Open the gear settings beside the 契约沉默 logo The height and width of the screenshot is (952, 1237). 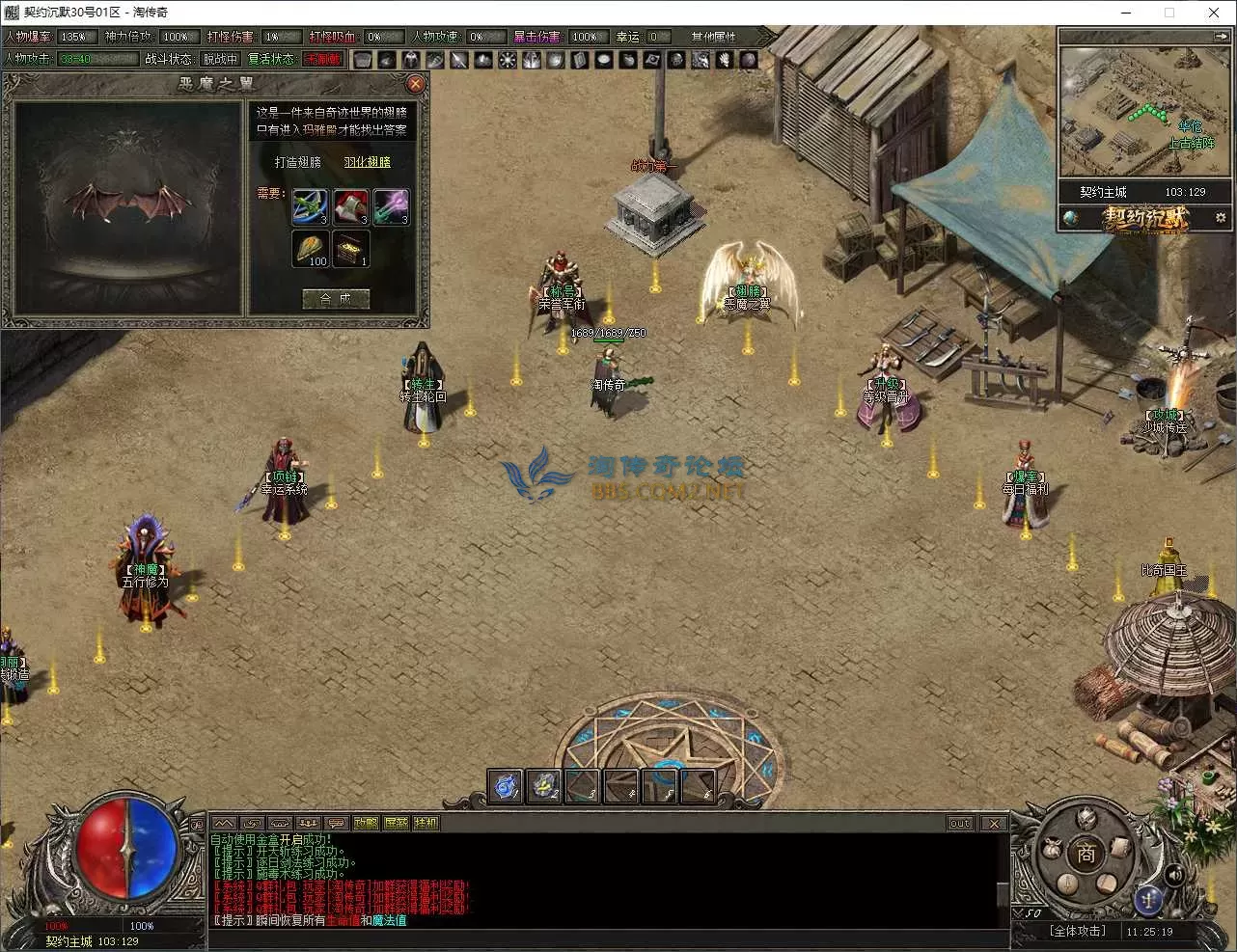[x=1221, y=218]
